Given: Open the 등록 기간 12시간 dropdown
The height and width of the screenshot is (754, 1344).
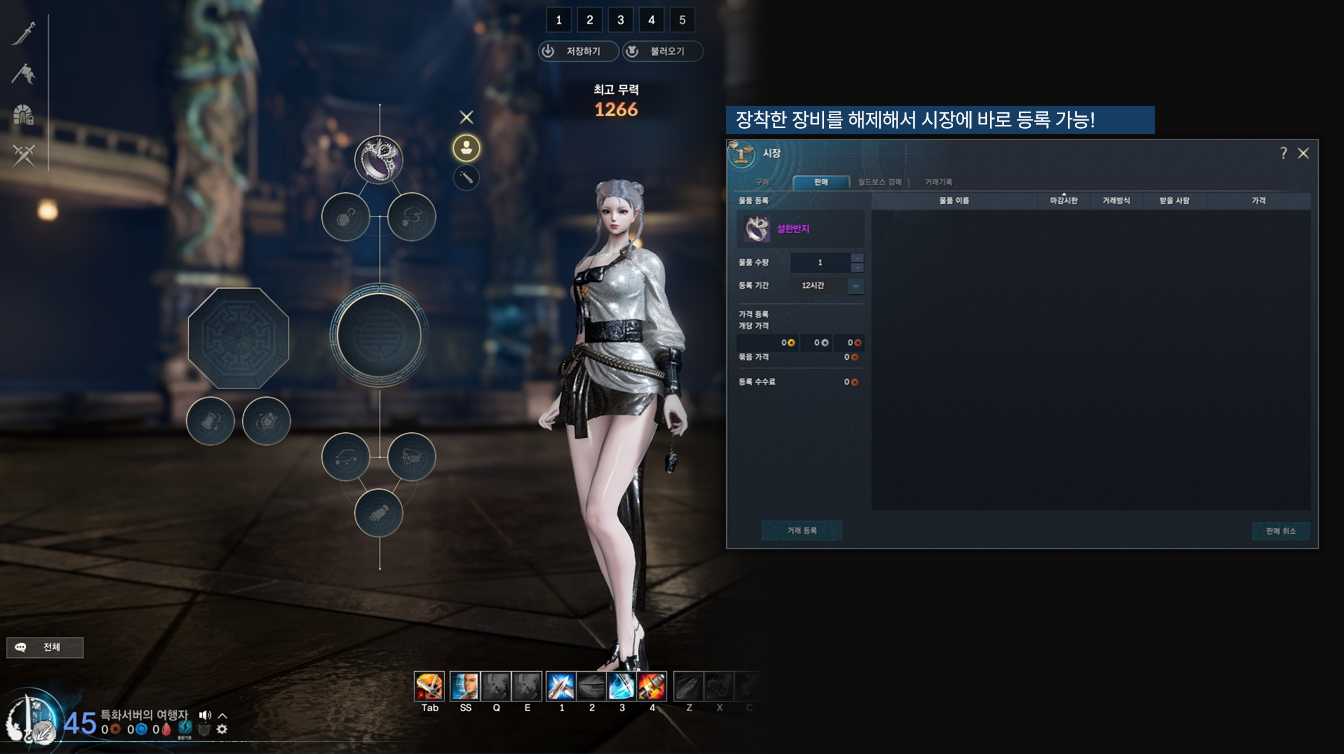Looking at the screenshot, I should point(856,286).
